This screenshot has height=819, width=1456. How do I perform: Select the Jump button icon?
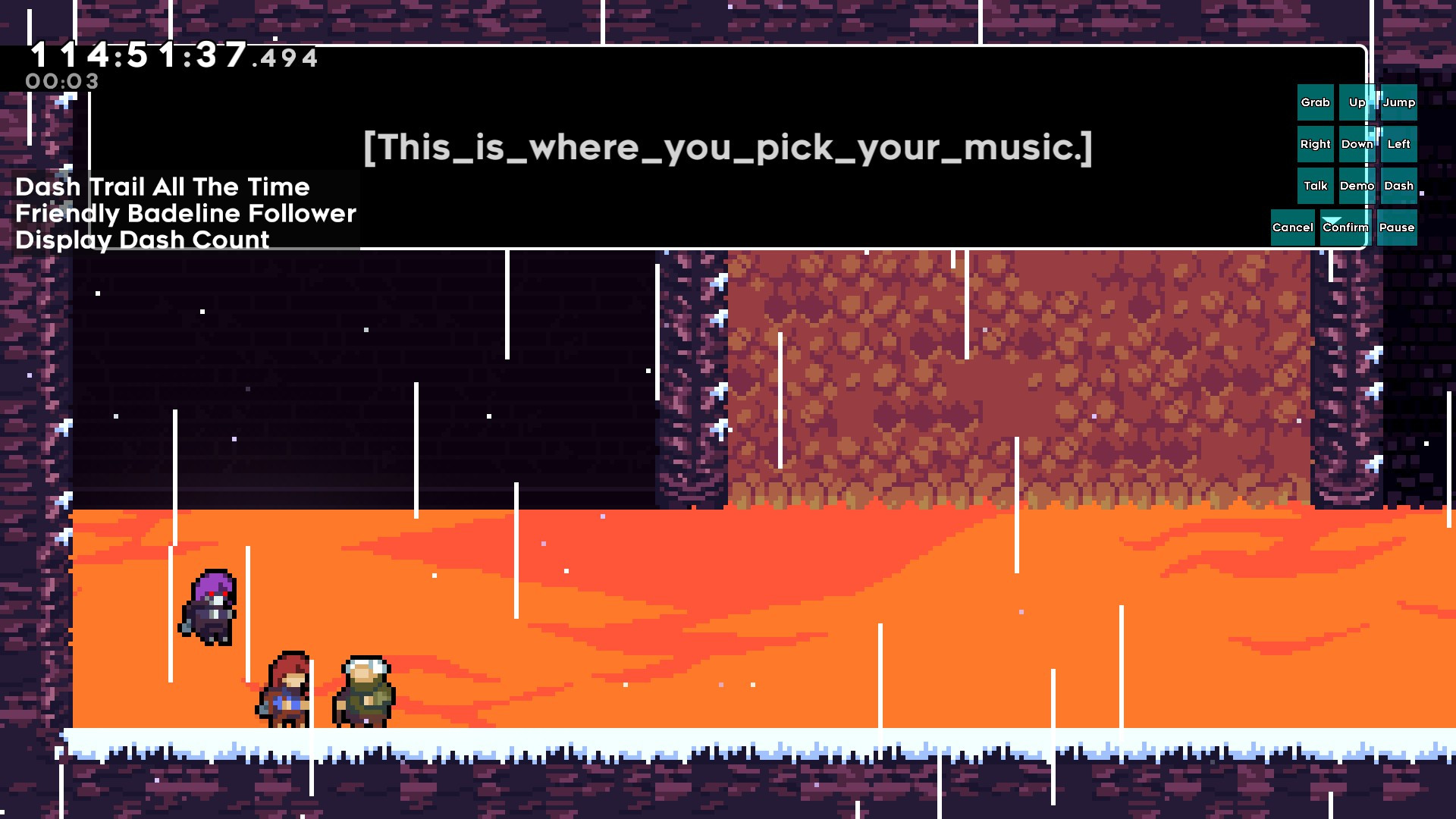point(1399,102)
